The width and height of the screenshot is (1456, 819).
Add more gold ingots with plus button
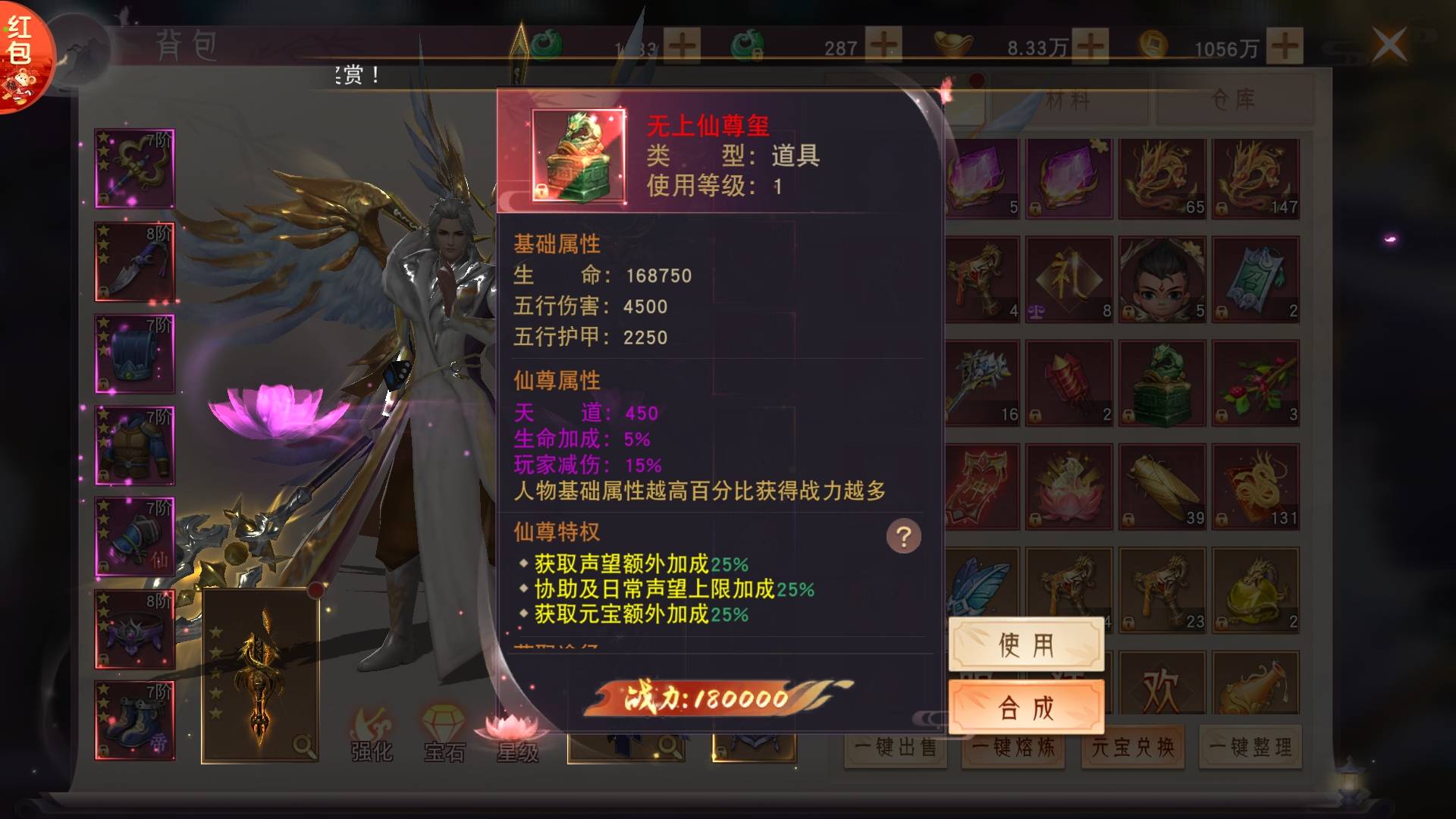click(x=1090, y=46)
